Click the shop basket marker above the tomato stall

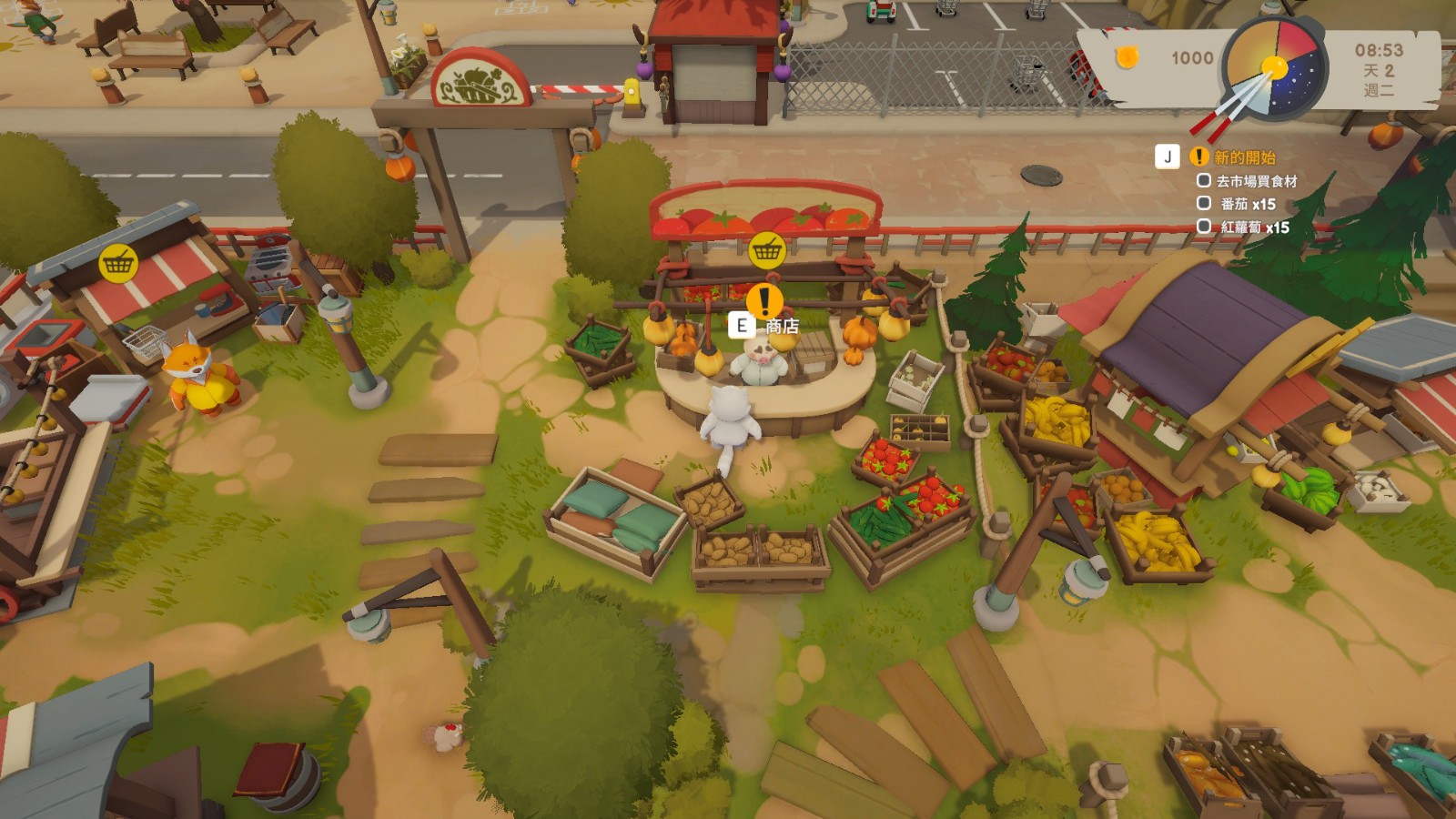[767, 249]
